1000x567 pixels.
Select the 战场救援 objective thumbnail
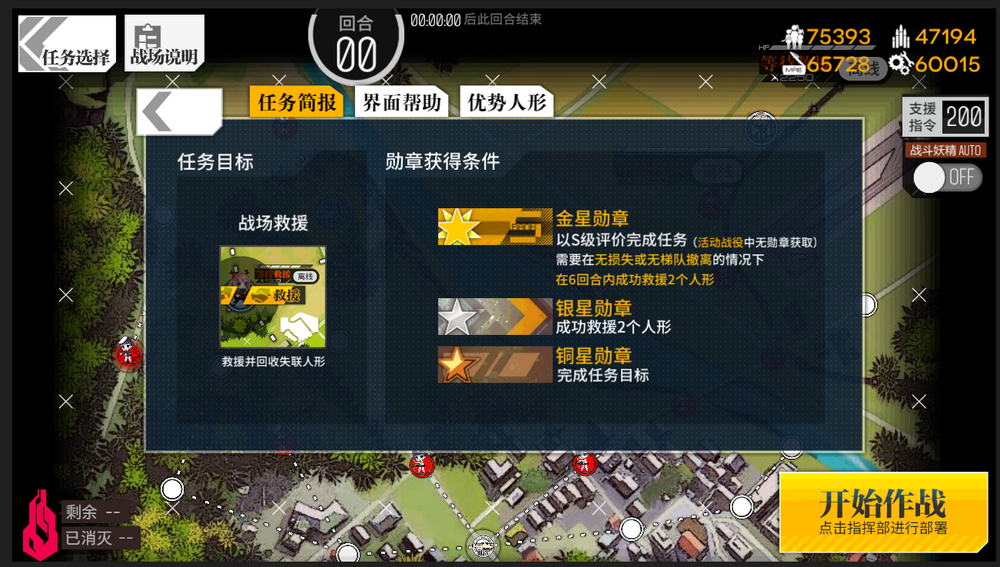click(x=272, y=297)
